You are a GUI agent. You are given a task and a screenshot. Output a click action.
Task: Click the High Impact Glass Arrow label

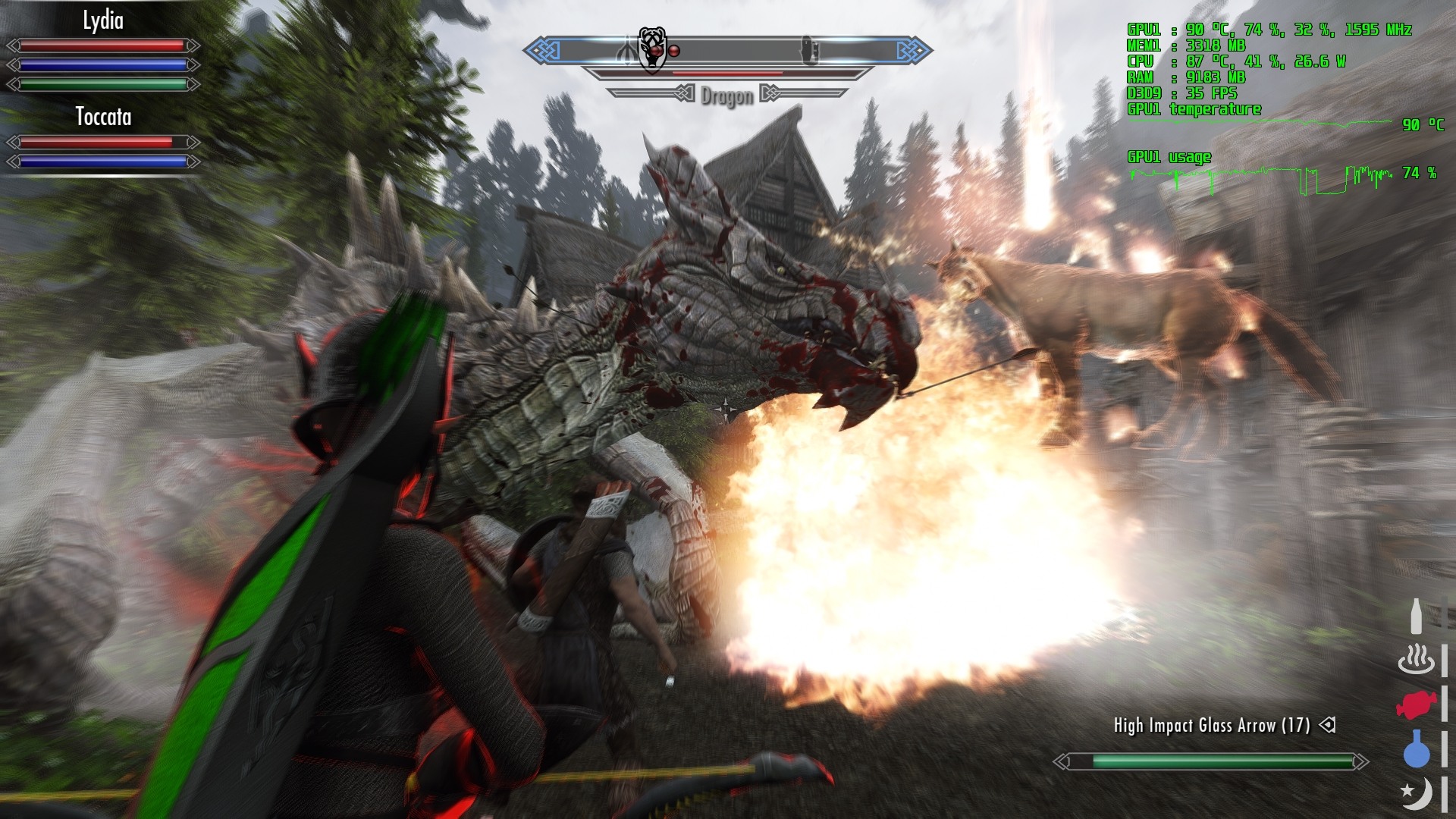coord(1211,726)
